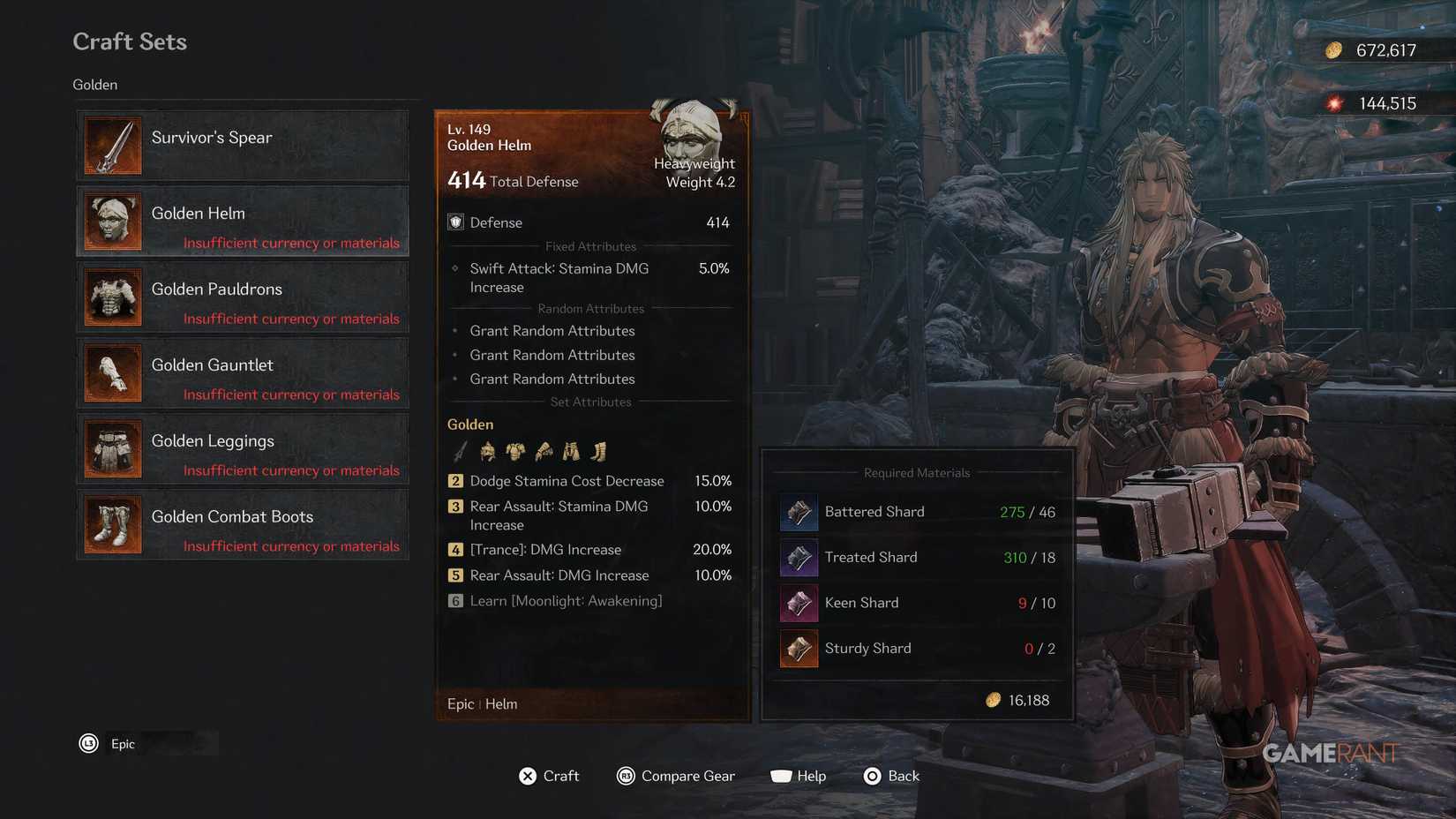1456x819 pixels.
Task: Click the Golden Helm thumbnail icon
Action: pos(112,221)
